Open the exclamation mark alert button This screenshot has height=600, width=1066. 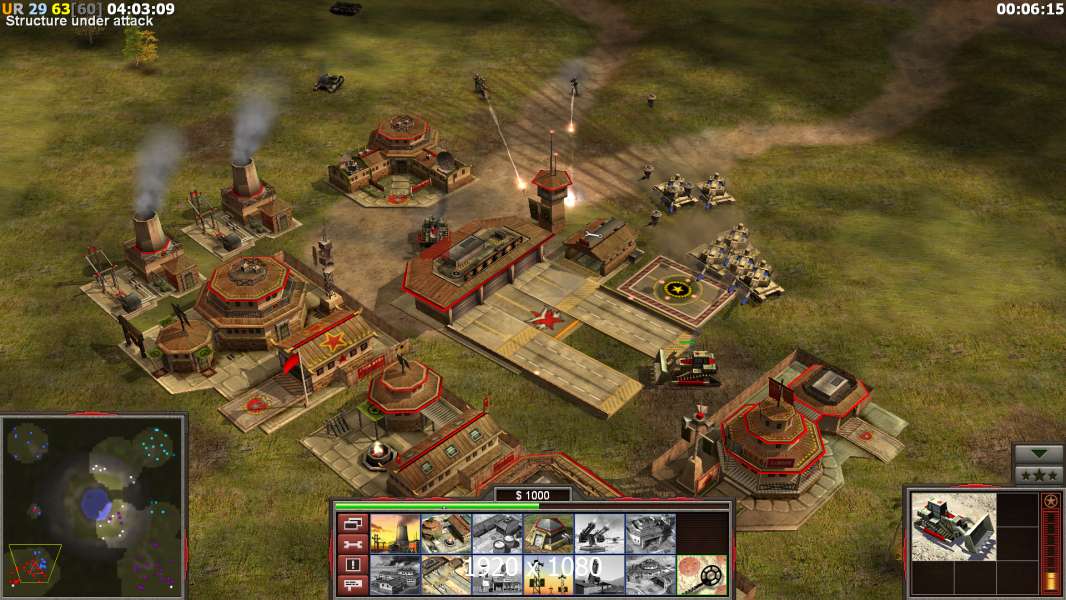coord(352,565)
